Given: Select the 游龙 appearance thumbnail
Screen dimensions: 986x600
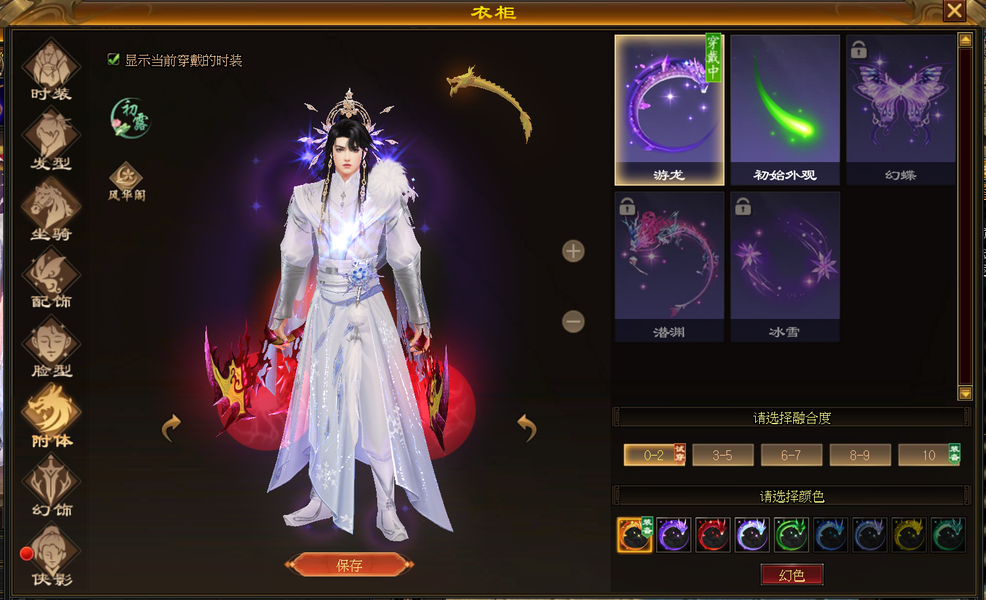Looking at the screenshot, I should (x=669, y=110).
